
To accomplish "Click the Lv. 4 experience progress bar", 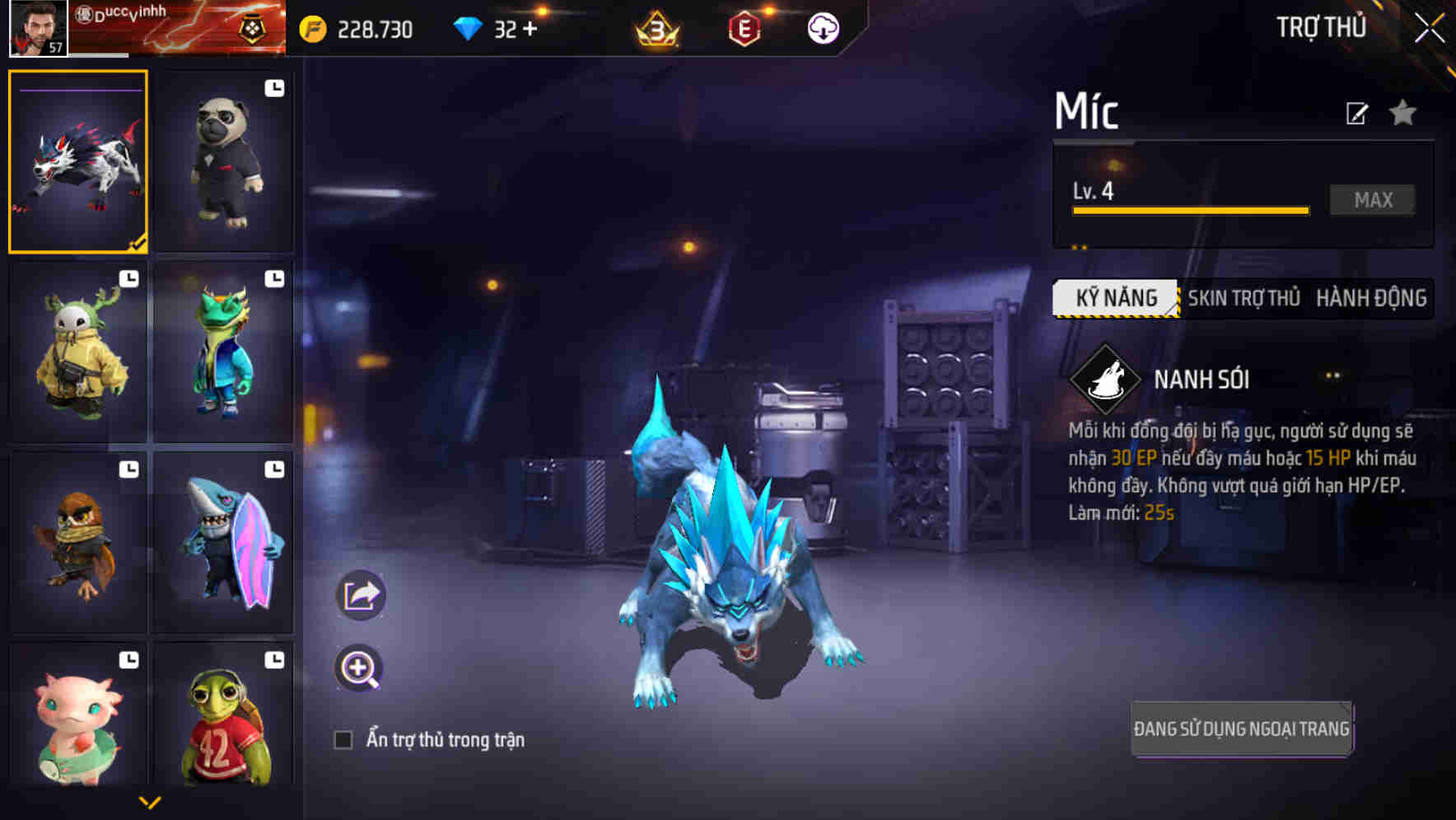I will [1189, 208].
